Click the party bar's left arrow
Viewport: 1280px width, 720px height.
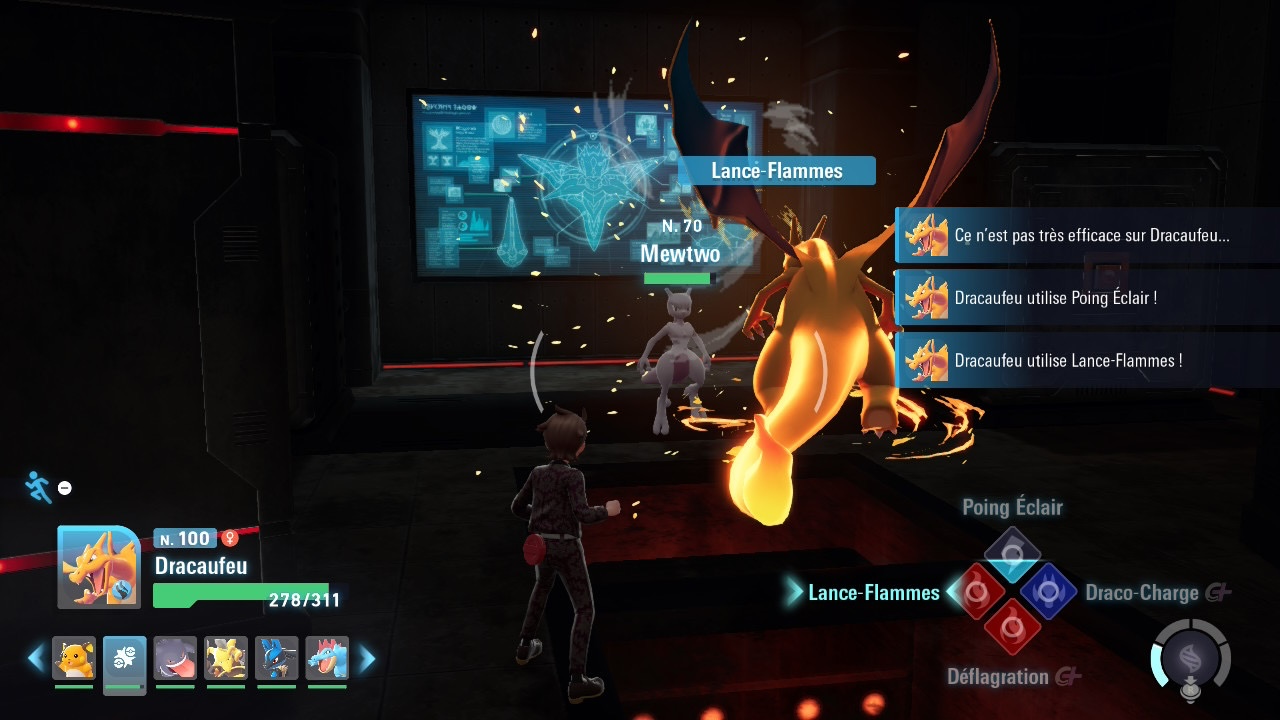[36, 658]
